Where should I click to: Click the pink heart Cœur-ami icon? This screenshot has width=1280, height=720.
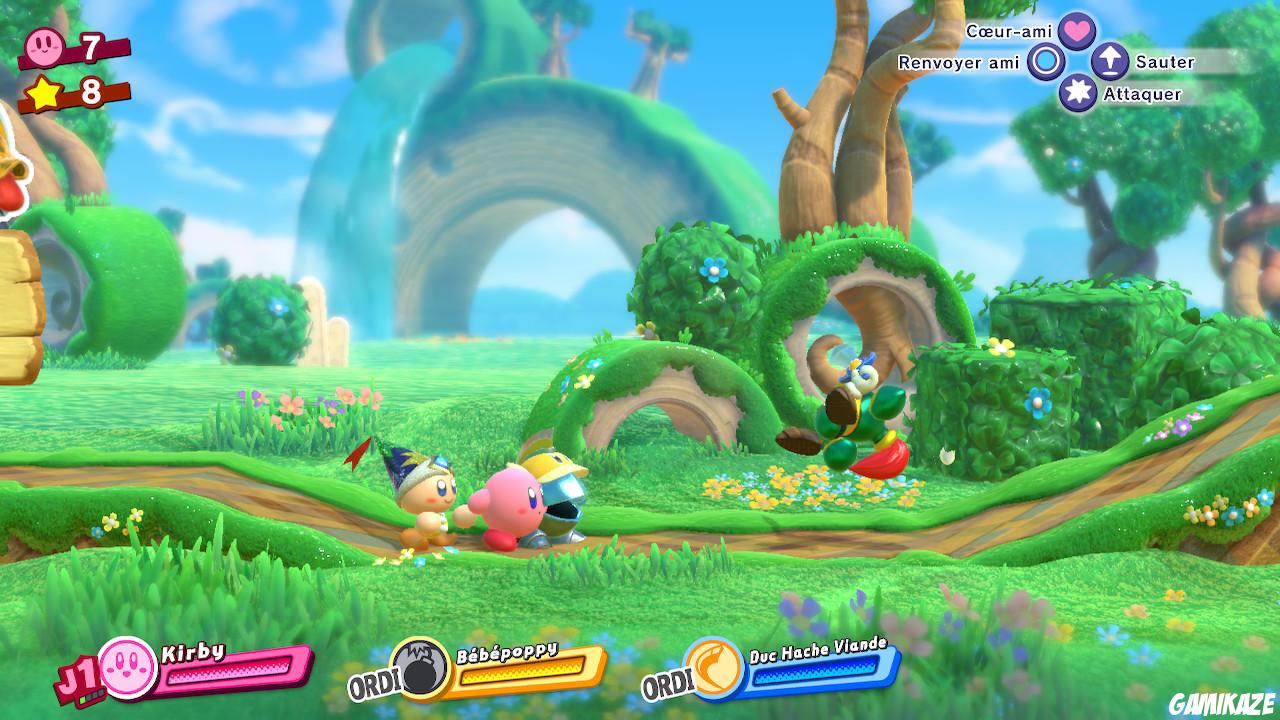1075,30
